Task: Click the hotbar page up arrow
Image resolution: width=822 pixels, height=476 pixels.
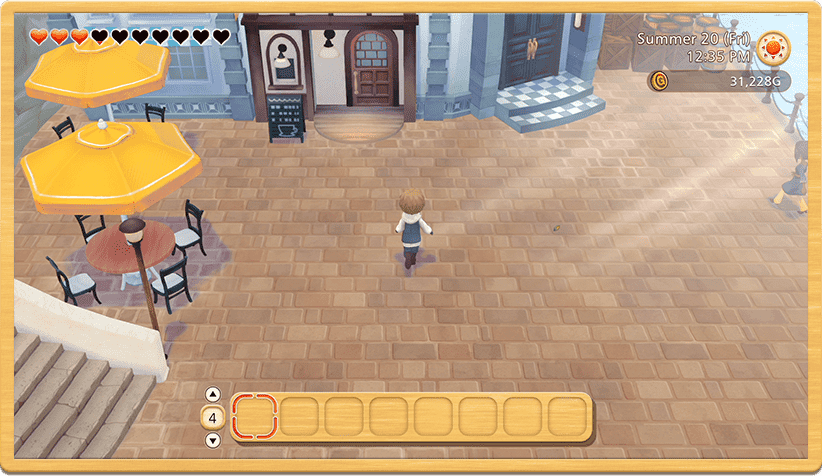Action: 213,394
